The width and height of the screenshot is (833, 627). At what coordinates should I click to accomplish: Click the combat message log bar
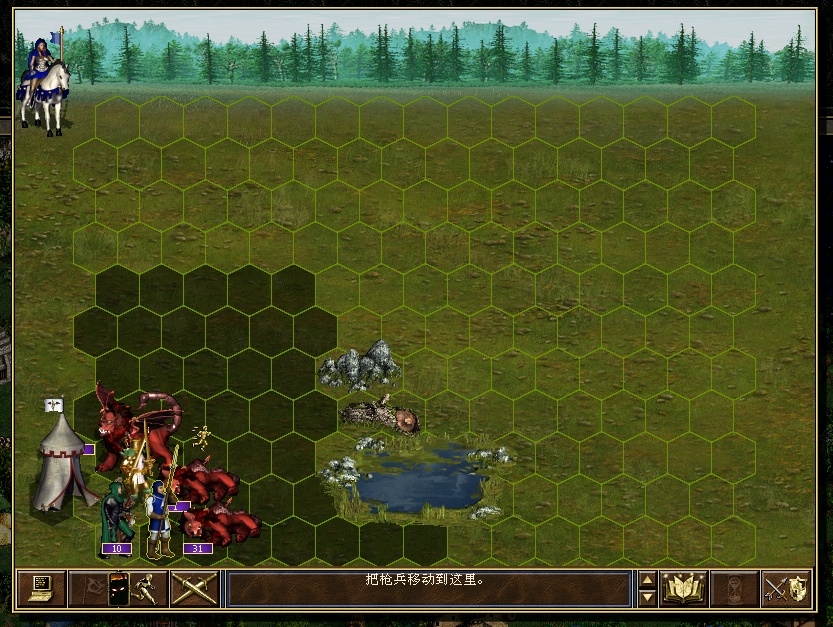click(x=429, y=589)
